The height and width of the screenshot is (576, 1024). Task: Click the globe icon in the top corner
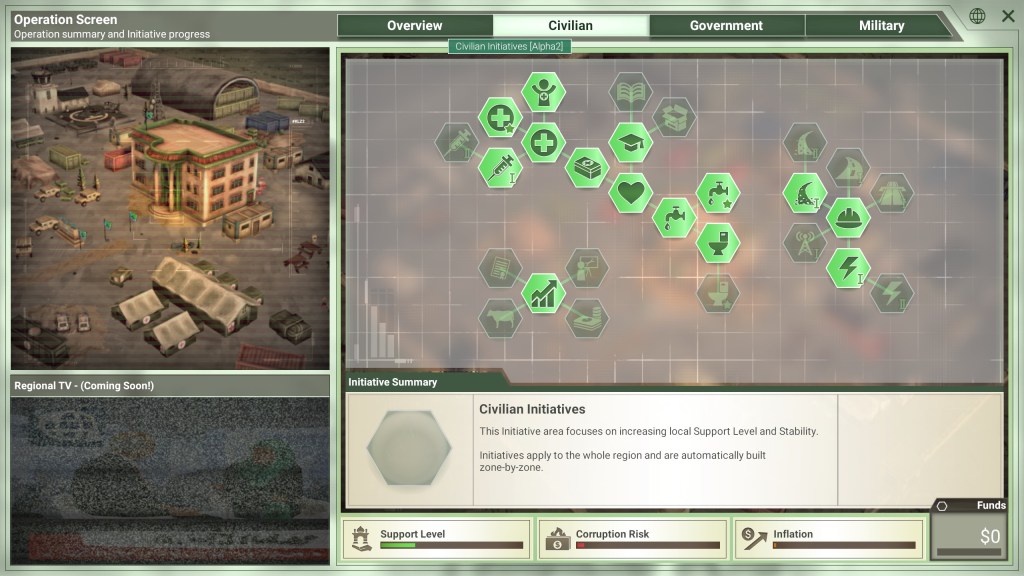tap(977, 16)
